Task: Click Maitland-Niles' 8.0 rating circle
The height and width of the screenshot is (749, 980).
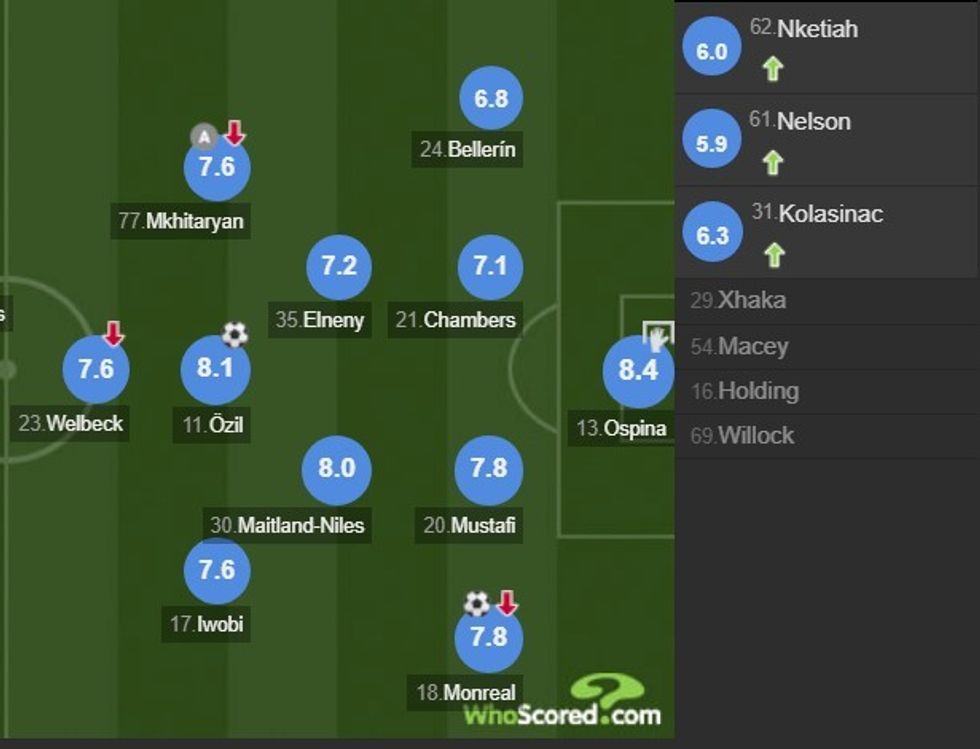Action: point(337,468)
